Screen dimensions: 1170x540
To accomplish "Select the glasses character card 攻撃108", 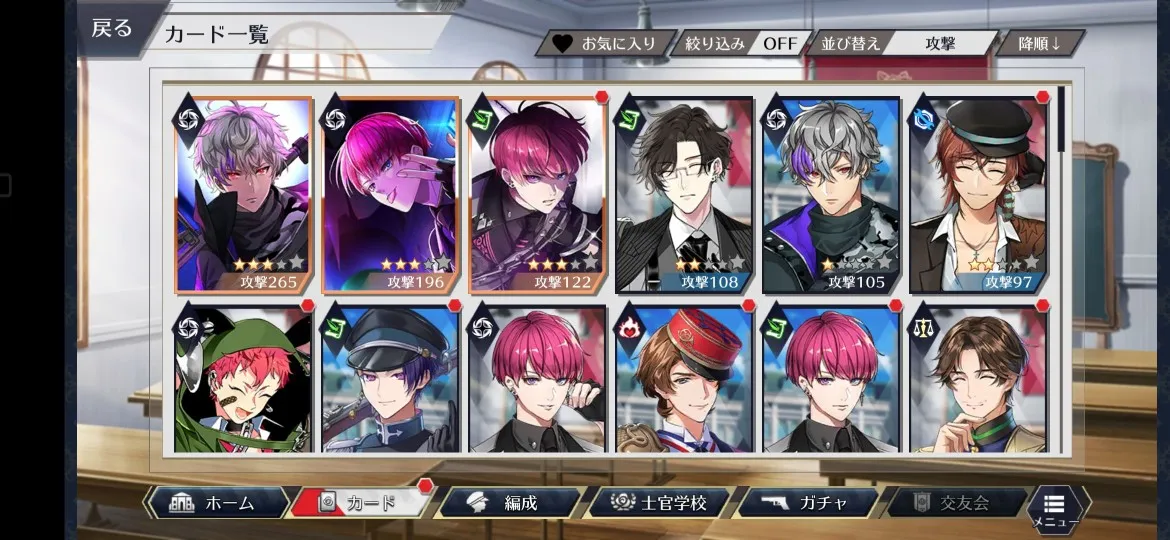I will 684,195.
